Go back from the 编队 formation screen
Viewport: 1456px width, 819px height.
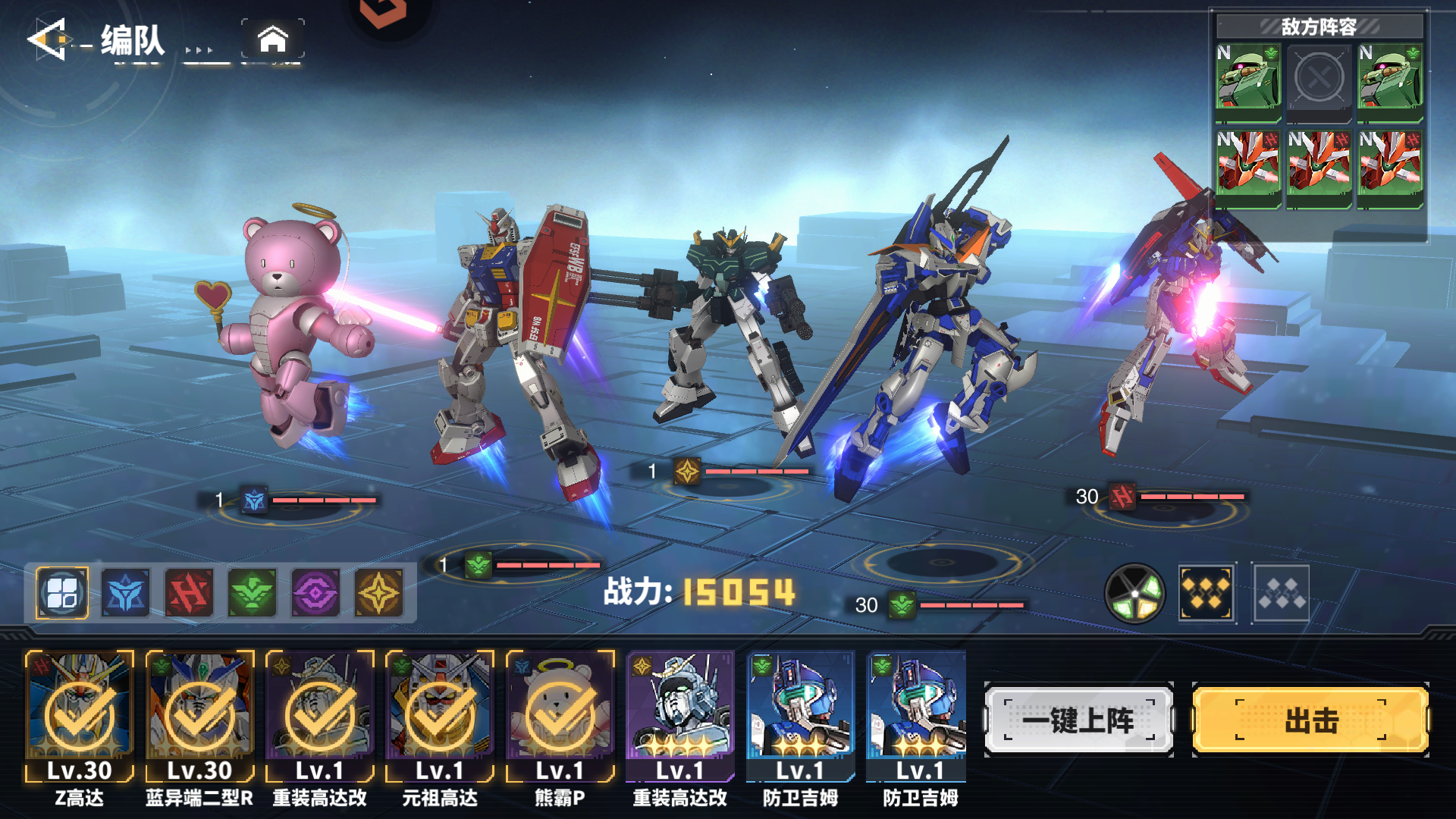click(47, 39)
